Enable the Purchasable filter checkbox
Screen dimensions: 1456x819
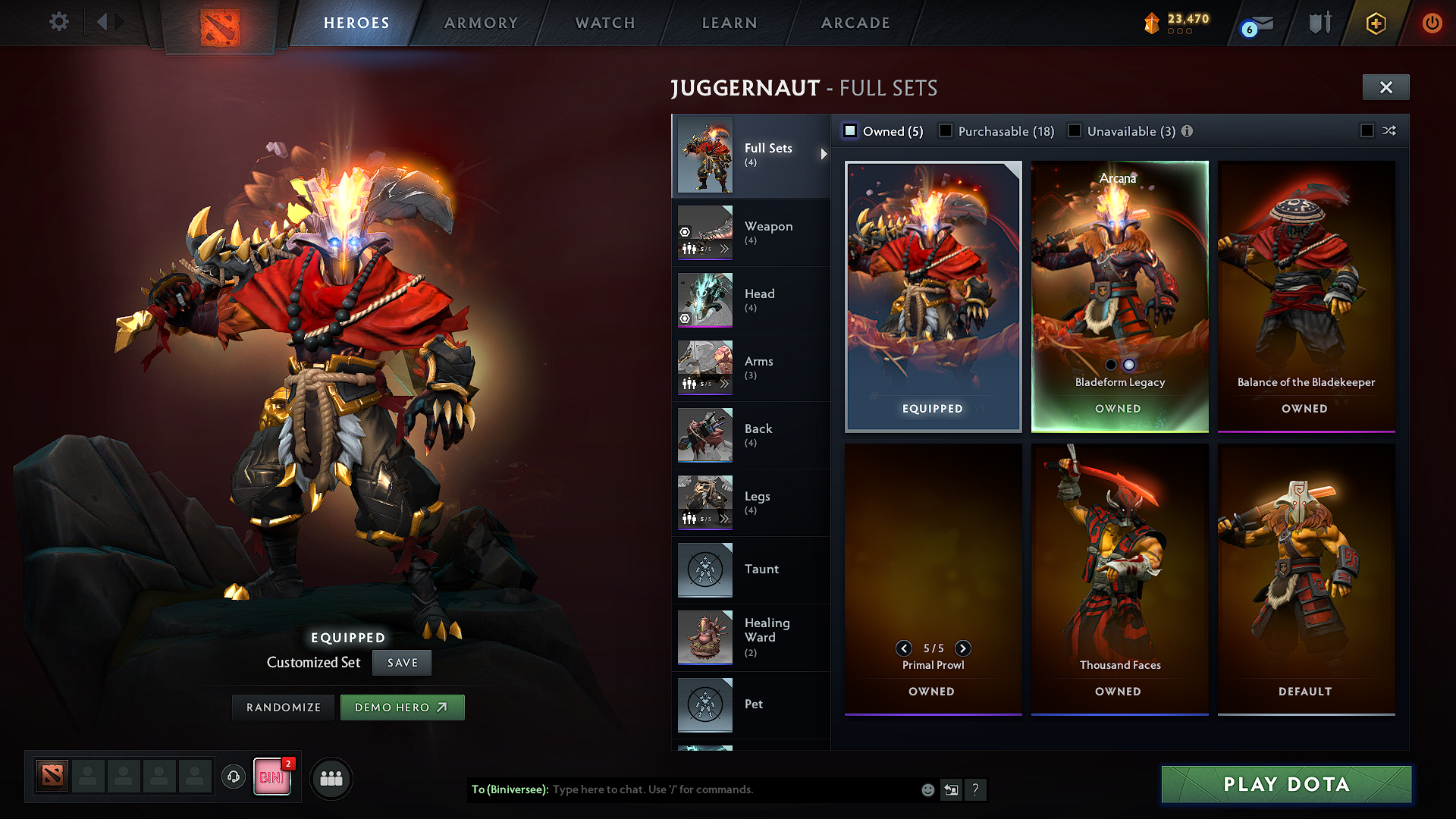(946, 131)
